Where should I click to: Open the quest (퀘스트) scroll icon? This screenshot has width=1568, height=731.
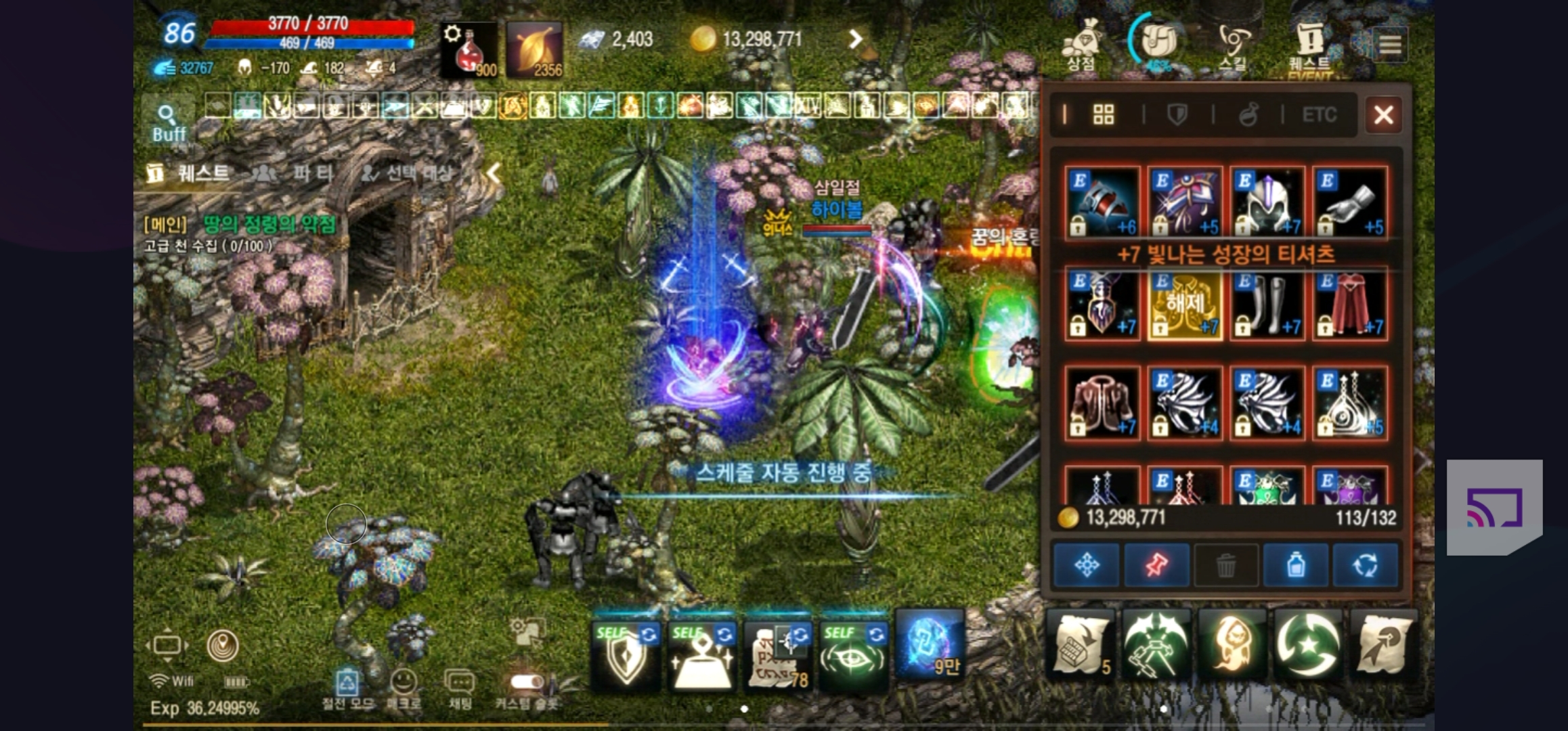[1309, 45]
